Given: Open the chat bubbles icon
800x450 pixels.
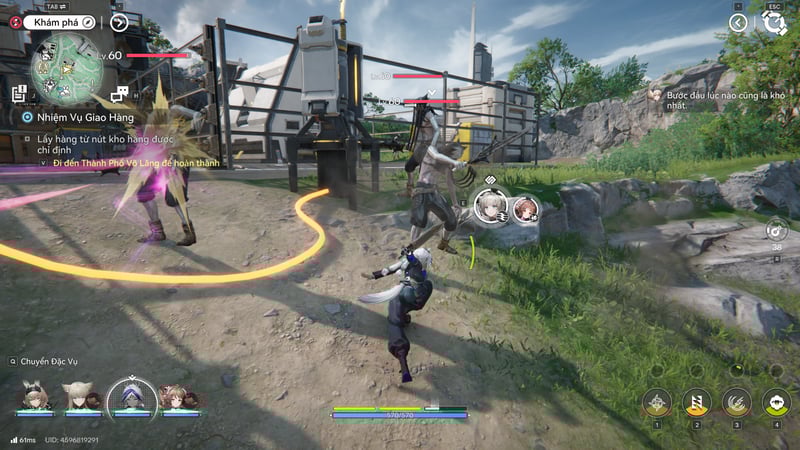Looking at the screenshot, I should 120,94.
